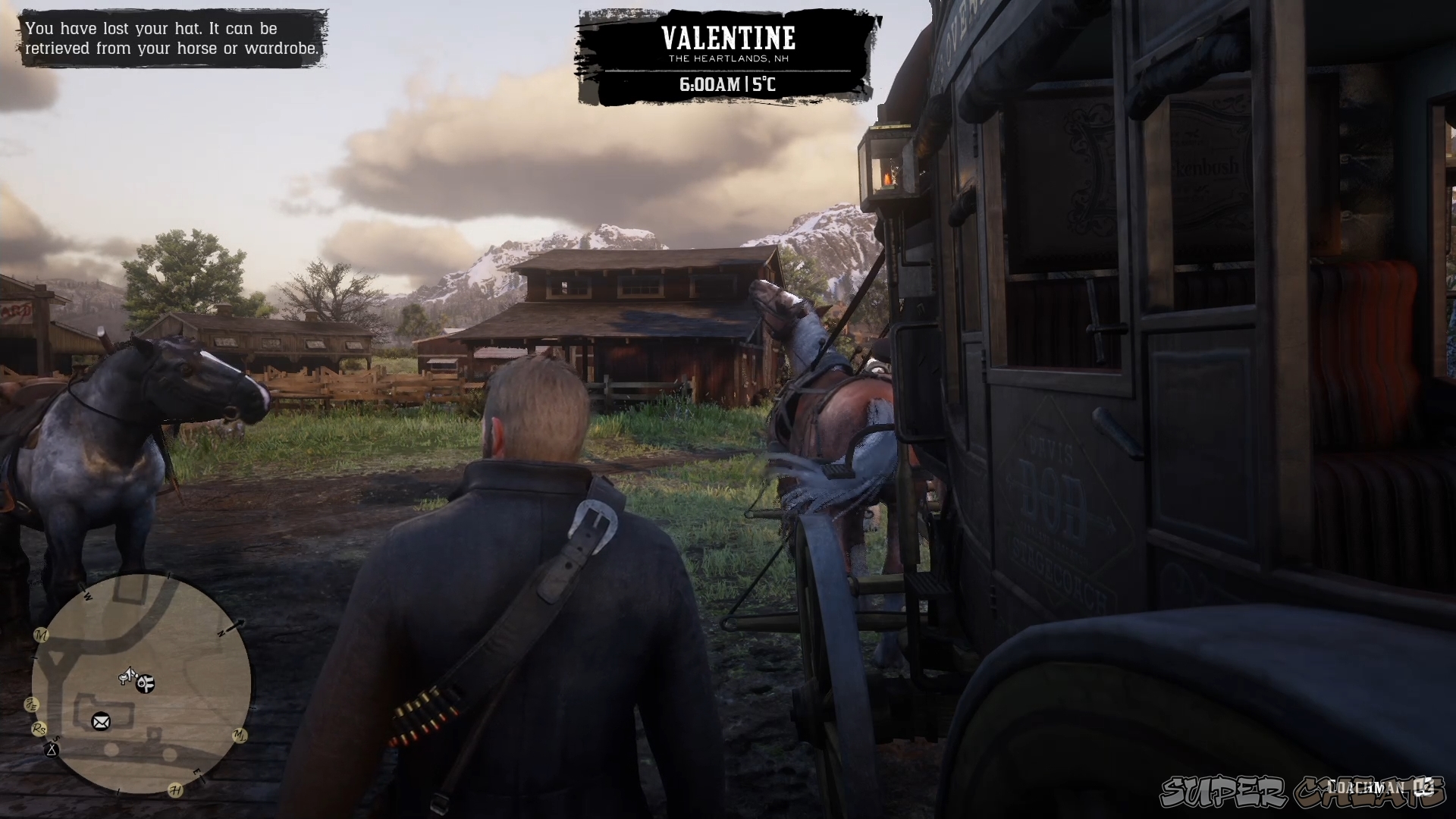
Task: Click the S compass letter on the minimap
Action: [x=57, y=739]
